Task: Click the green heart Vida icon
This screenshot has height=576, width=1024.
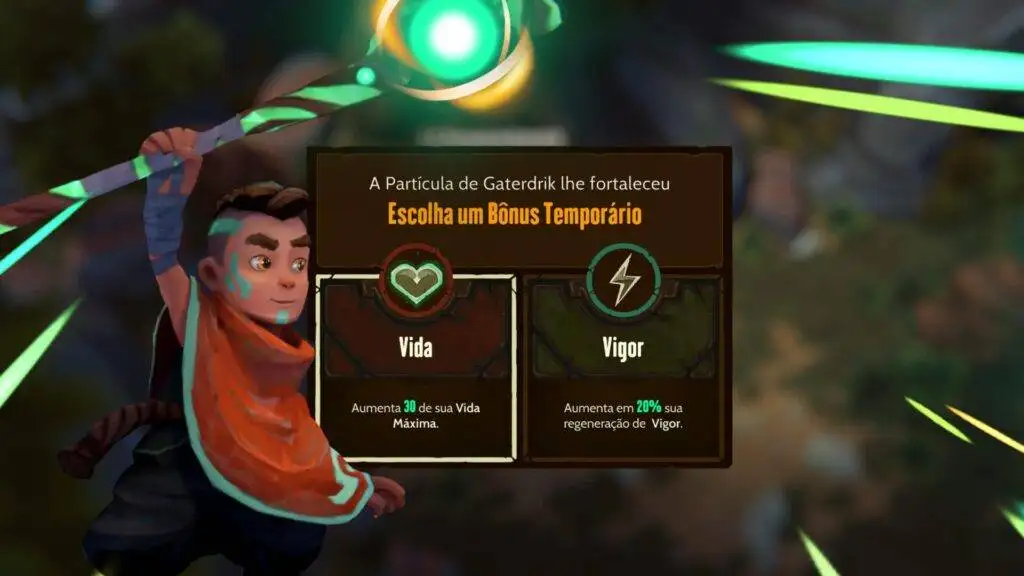Action: coord(416,281)
